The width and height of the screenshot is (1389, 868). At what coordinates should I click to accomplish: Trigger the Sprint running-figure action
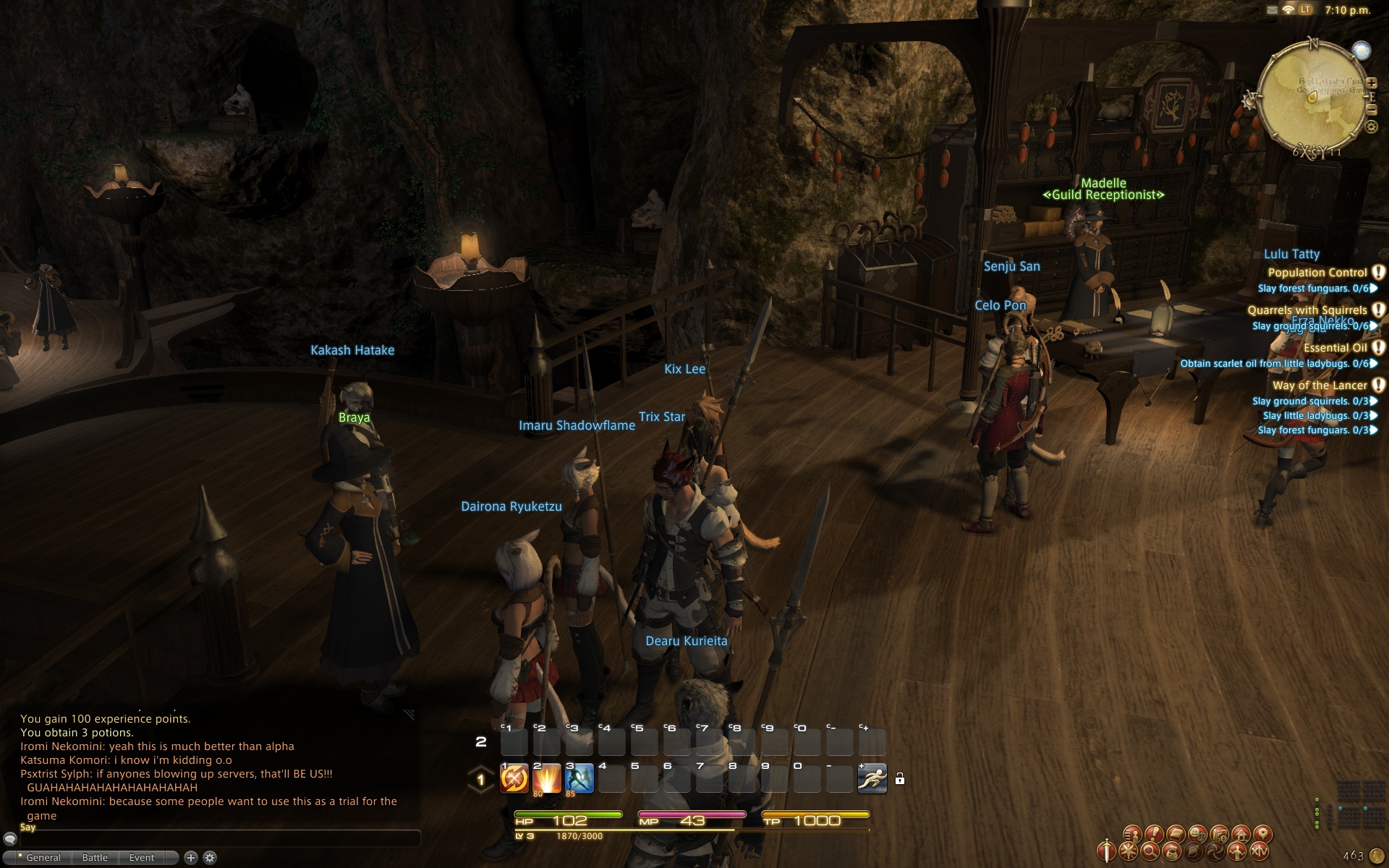pyautogui.click(x=872, y=778)
